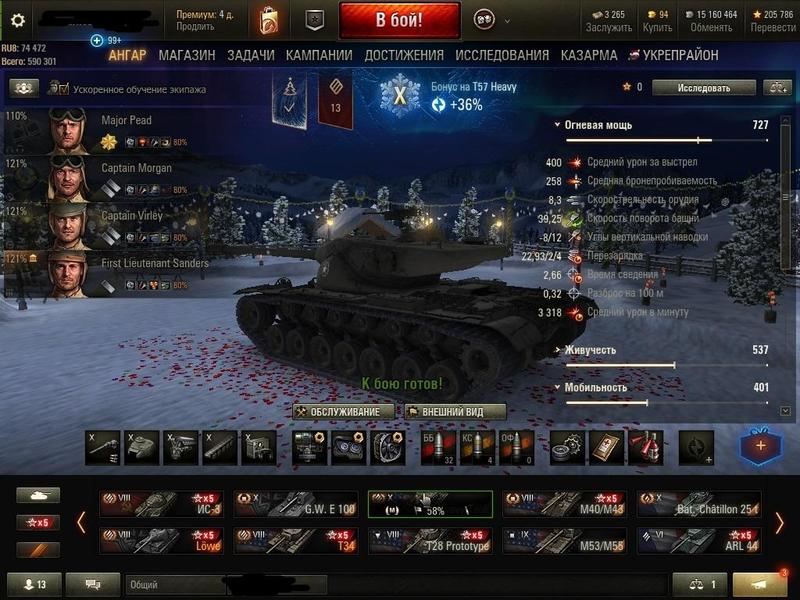This screenshot has height=600, width=800.
Task: Click the Исследовать research button
Action: [x=704, y=88]
